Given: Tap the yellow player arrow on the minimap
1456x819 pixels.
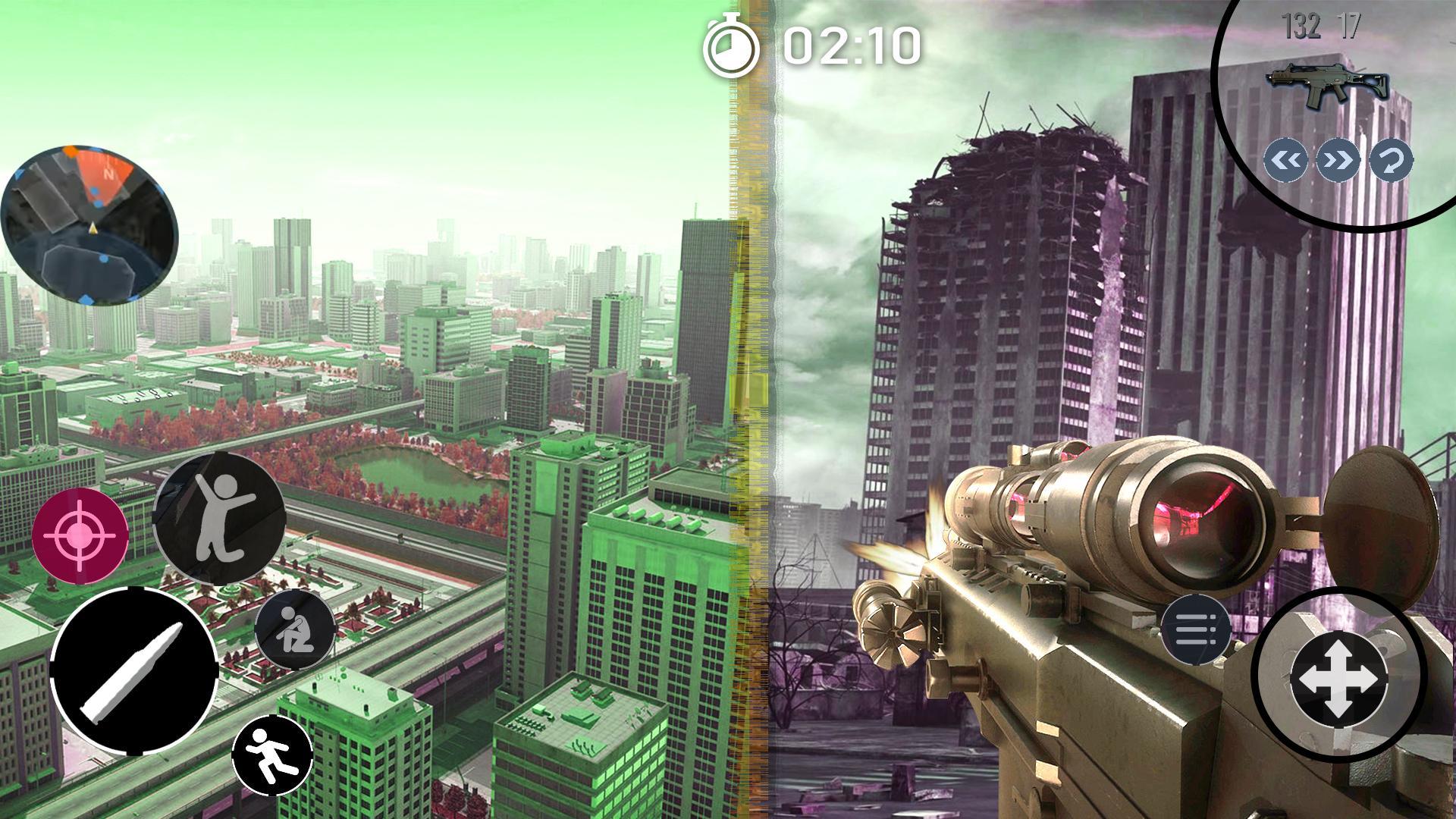Looking at the screenshot, I should point(93,228).
